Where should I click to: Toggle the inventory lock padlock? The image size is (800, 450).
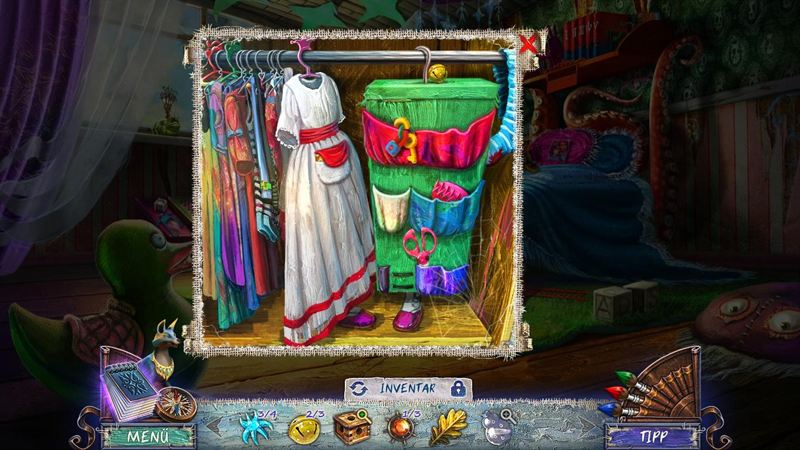click(x=458, y=387)
